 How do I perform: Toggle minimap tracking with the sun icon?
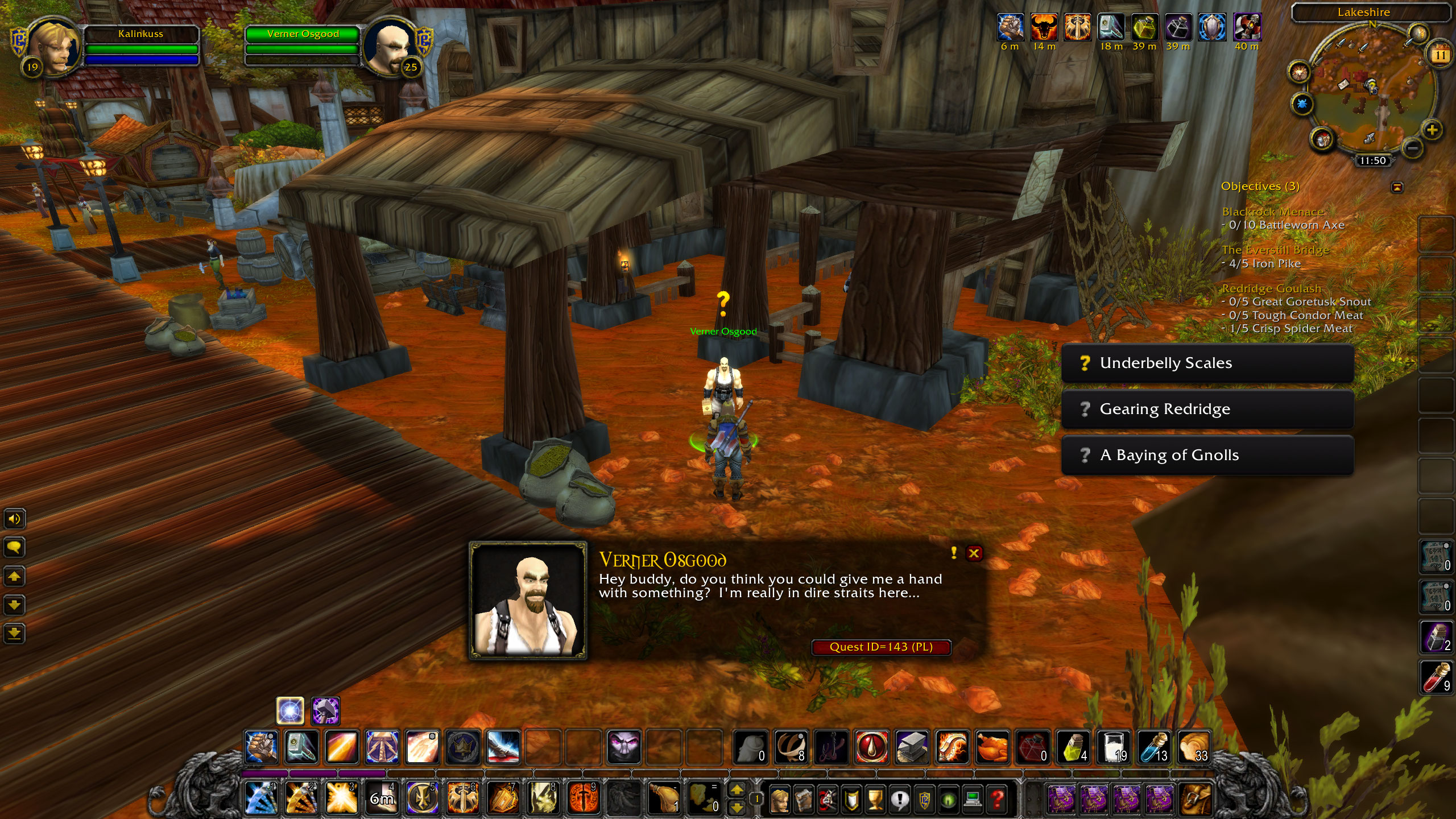[1300, 72]
